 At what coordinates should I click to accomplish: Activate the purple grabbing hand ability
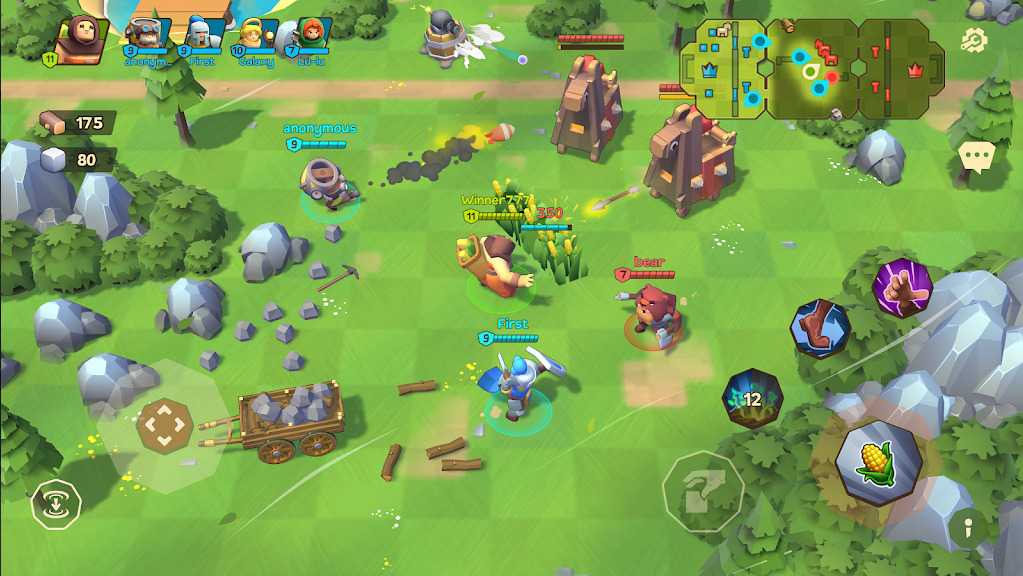click(x=902, y=288)
